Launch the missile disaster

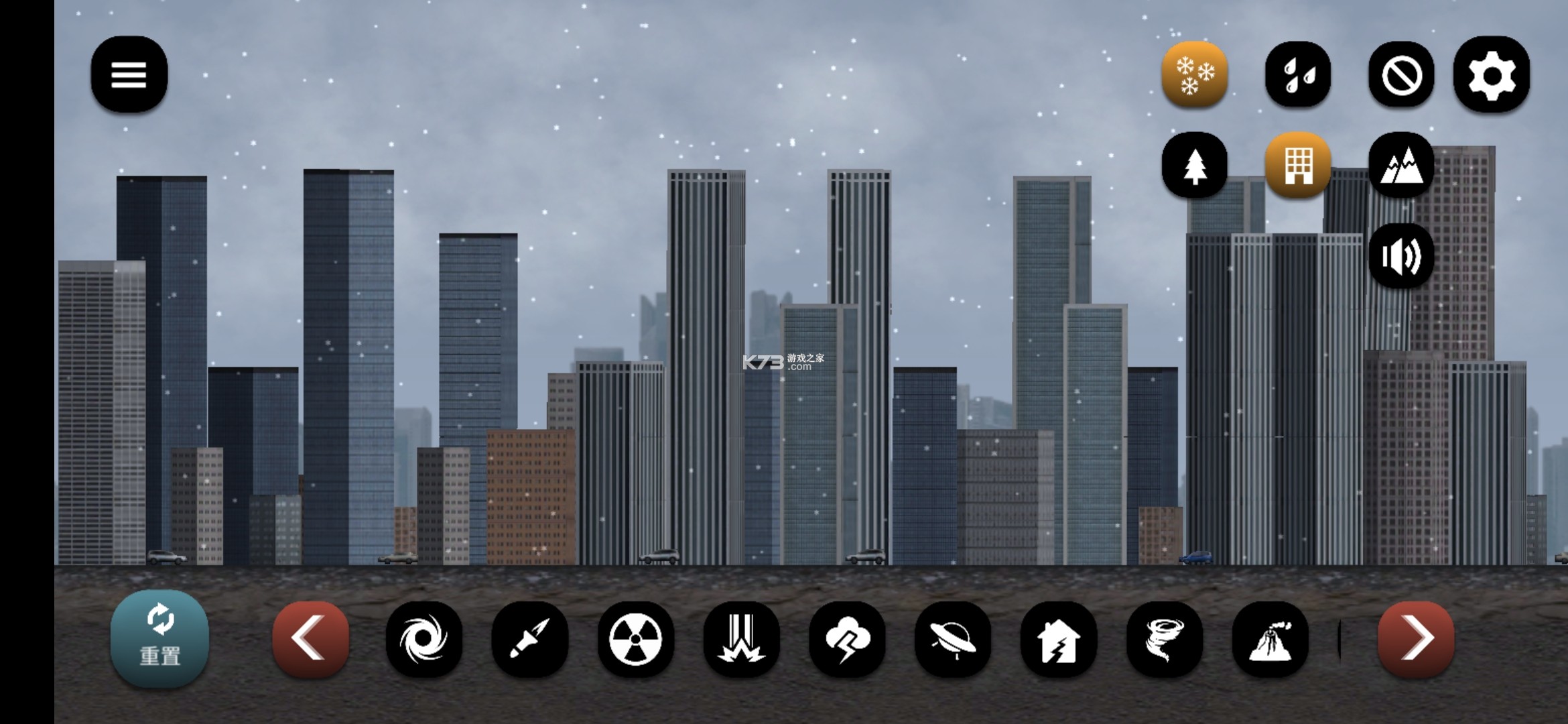coord(530,639)
